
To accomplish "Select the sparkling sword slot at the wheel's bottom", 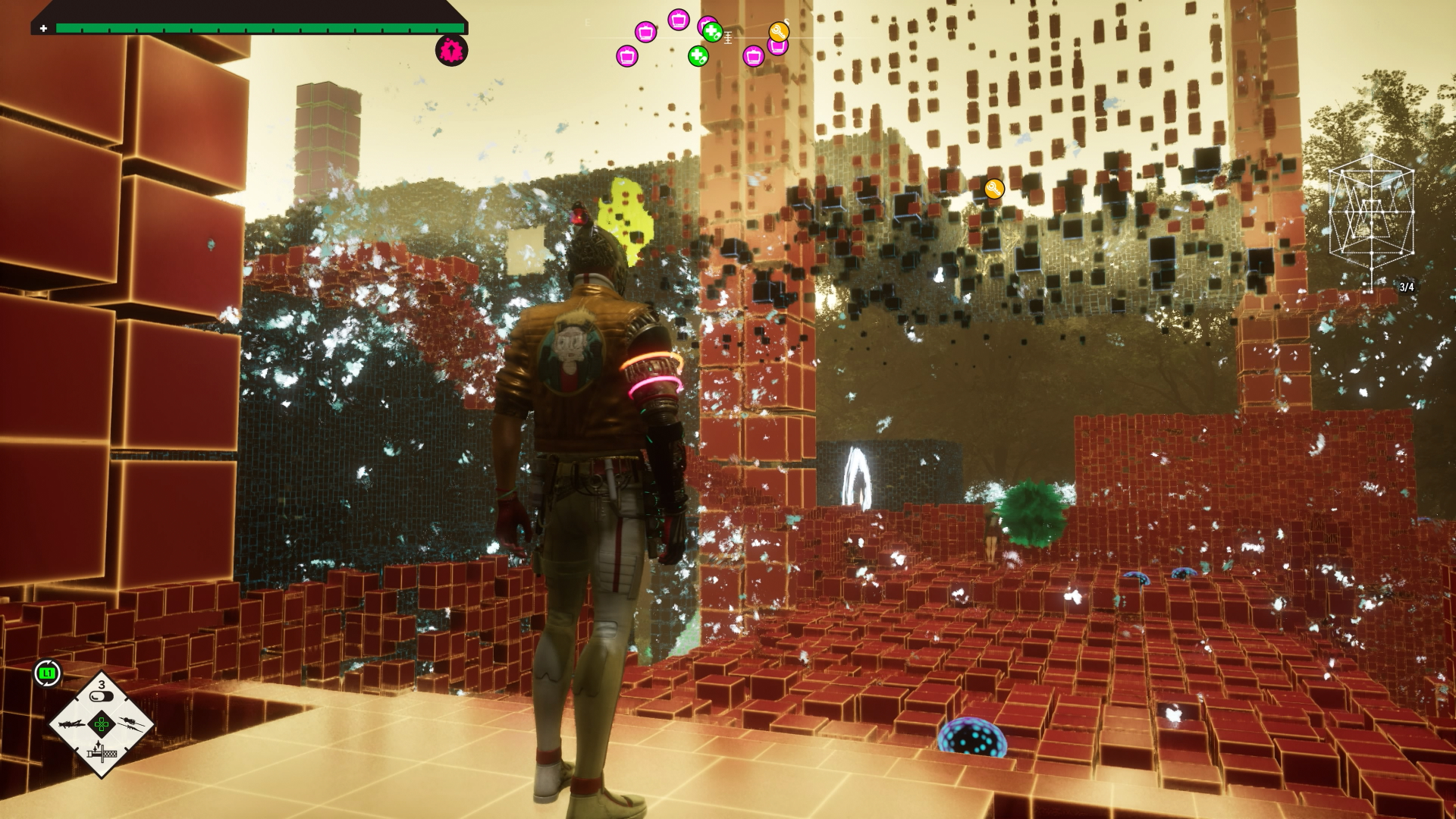I will [x=101, y=752].
